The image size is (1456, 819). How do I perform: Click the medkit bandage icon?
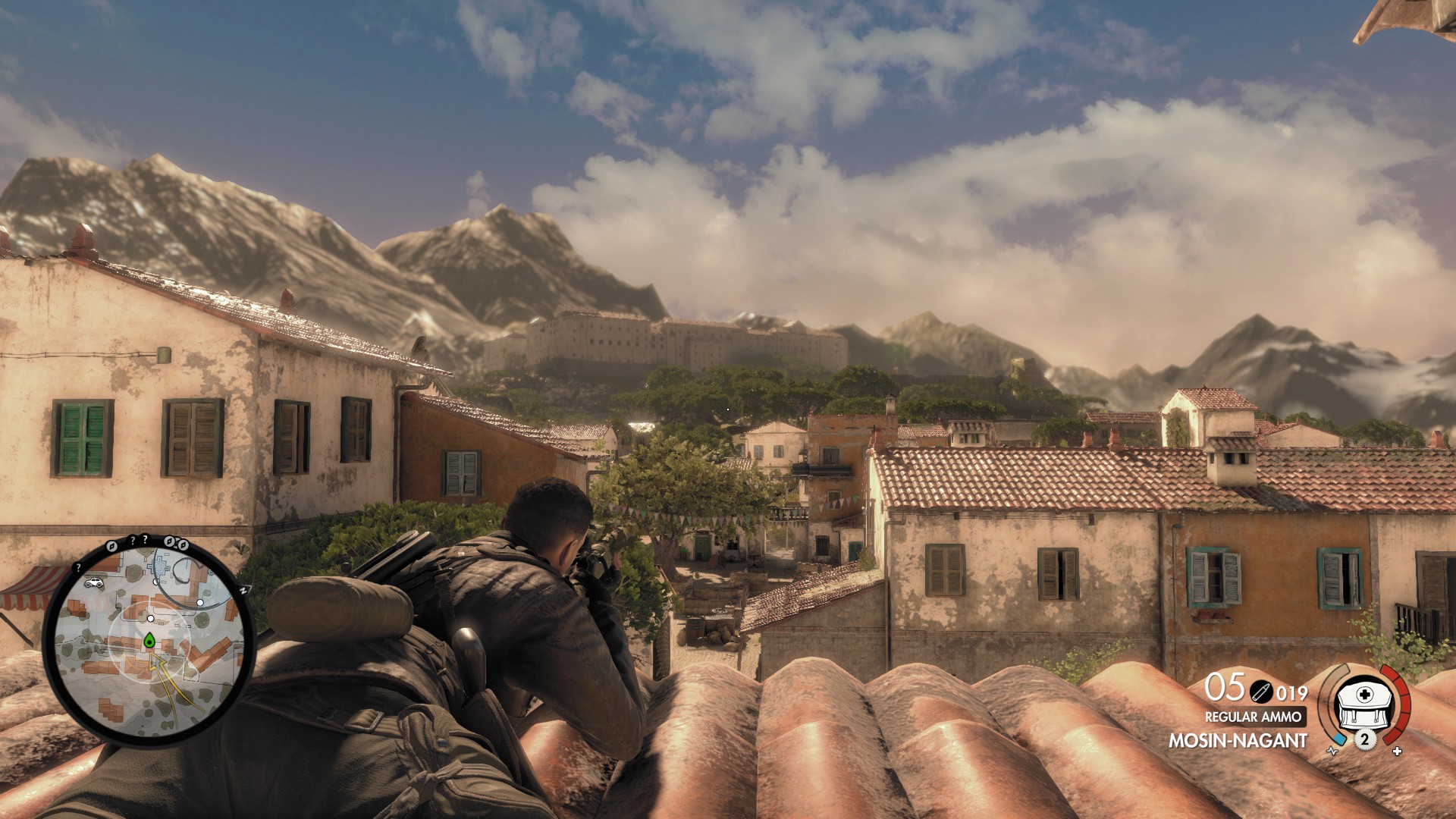point(1363,705)
